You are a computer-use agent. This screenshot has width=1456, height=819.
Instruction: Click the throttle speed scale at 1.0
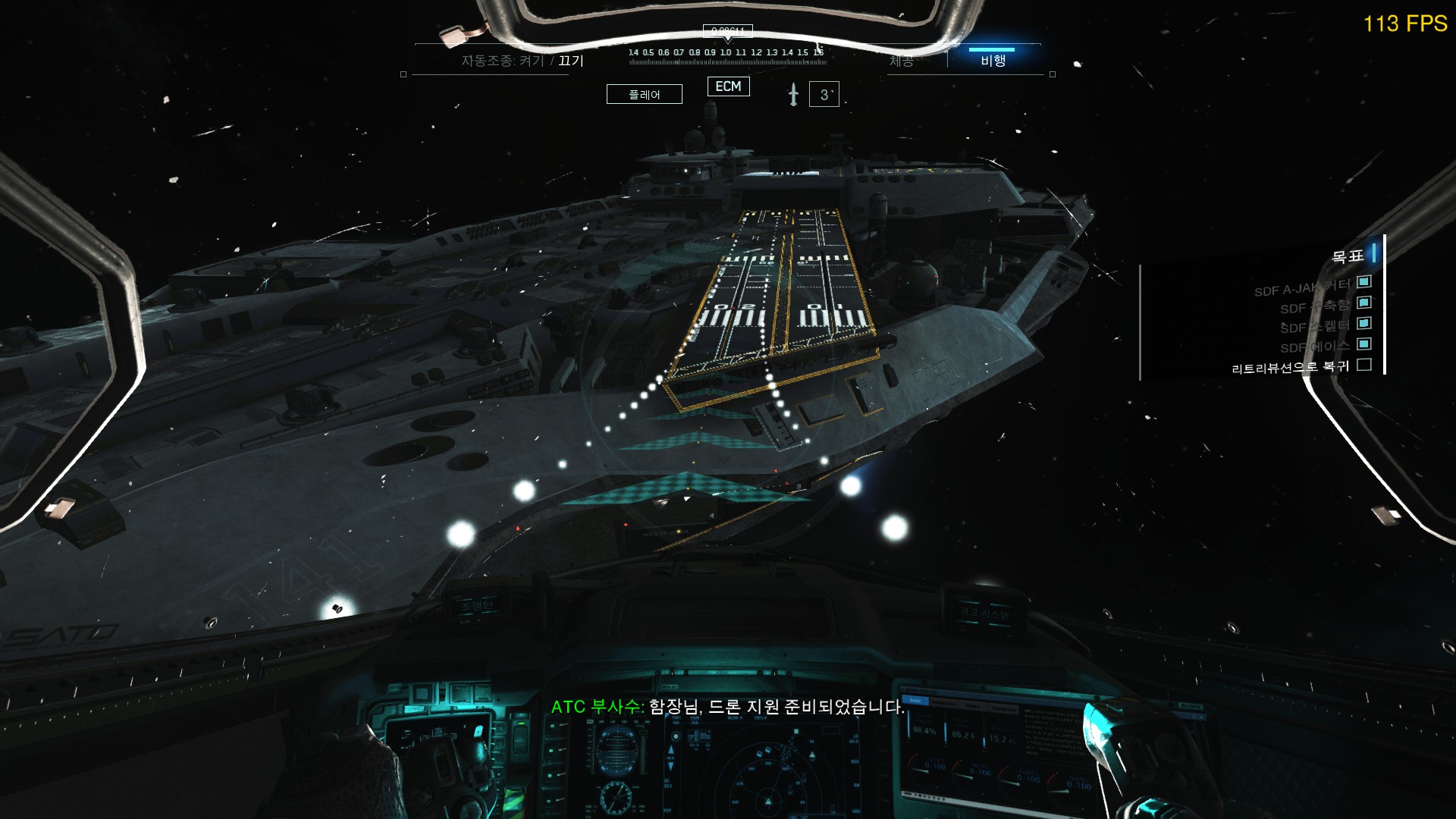tap(726, 53)
